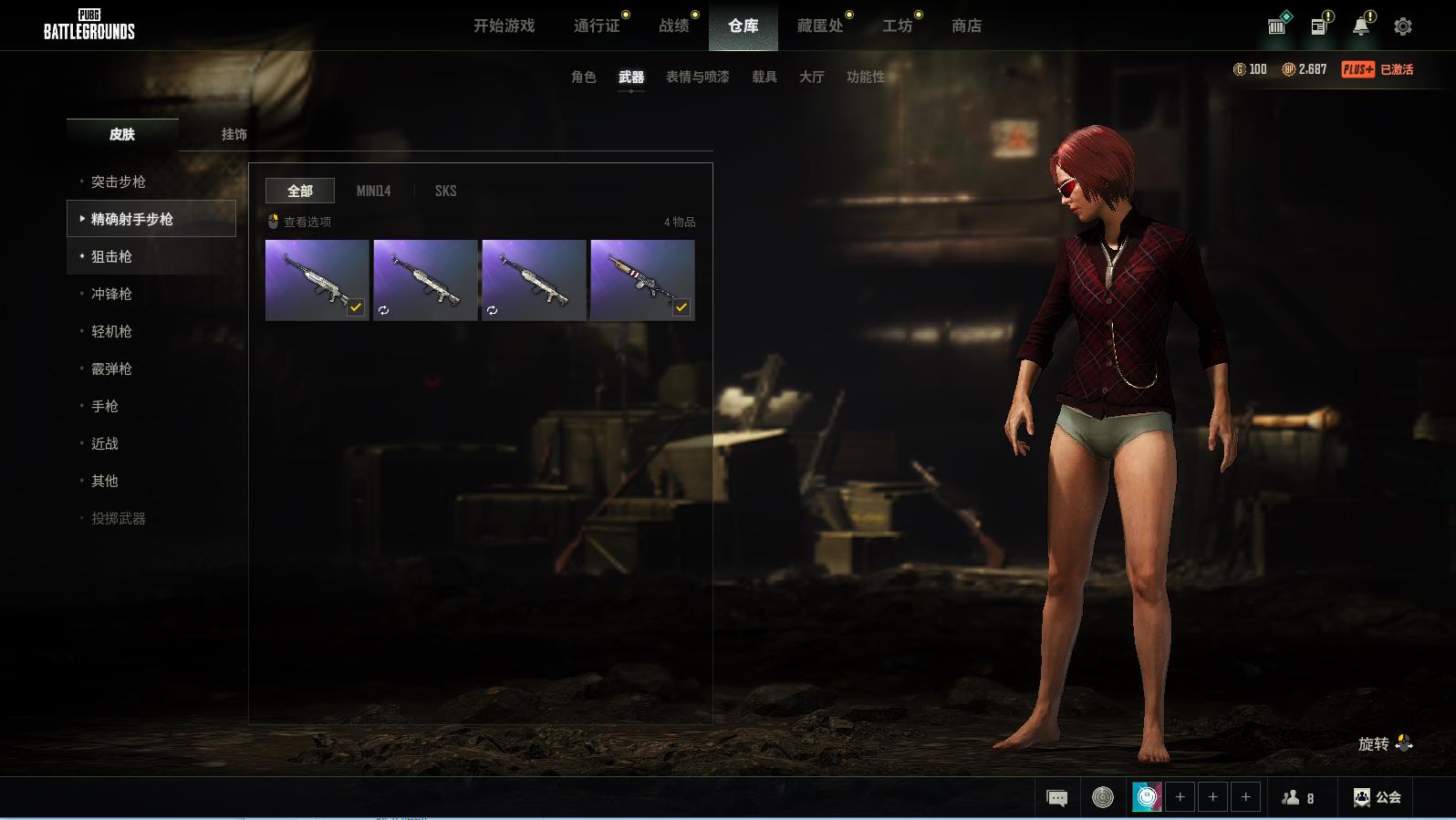Viewport: 1456px width, 820px height.
Task: Switch to the 角色 character sub-tab
Action: click(584, 77)
